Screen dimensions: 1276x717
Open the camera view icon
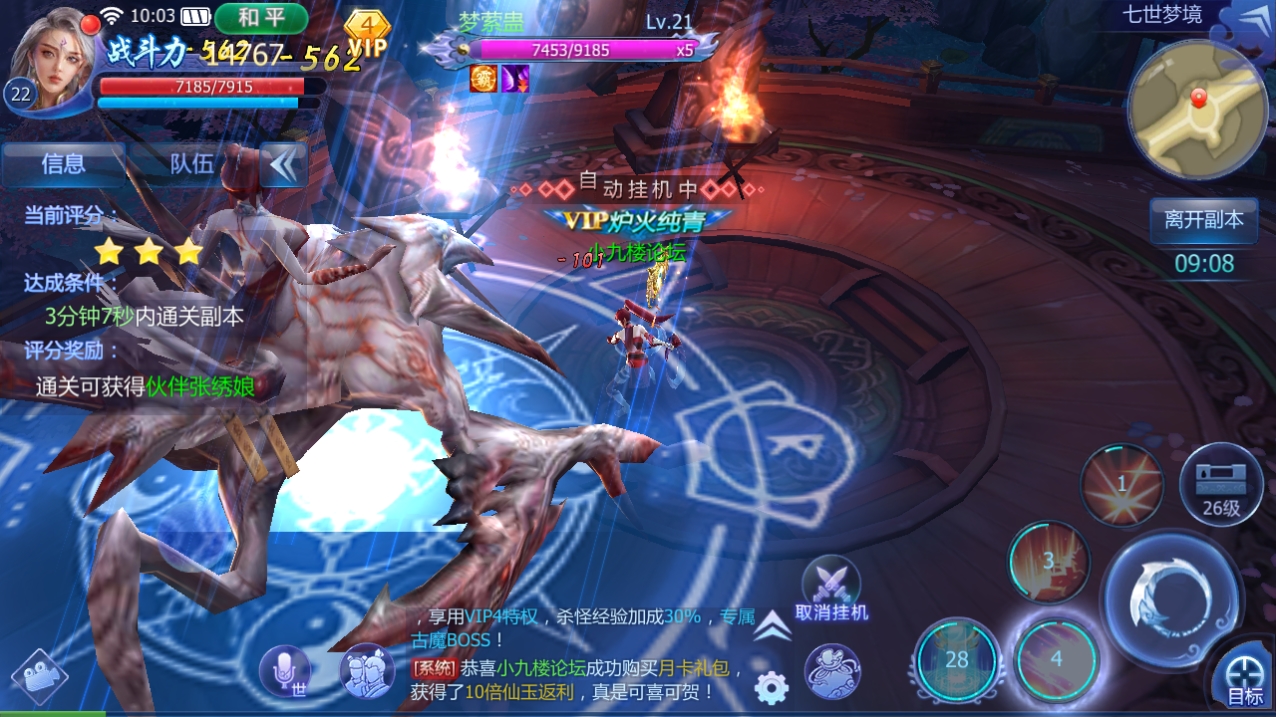pyautogui.click(x=39, y=678)
